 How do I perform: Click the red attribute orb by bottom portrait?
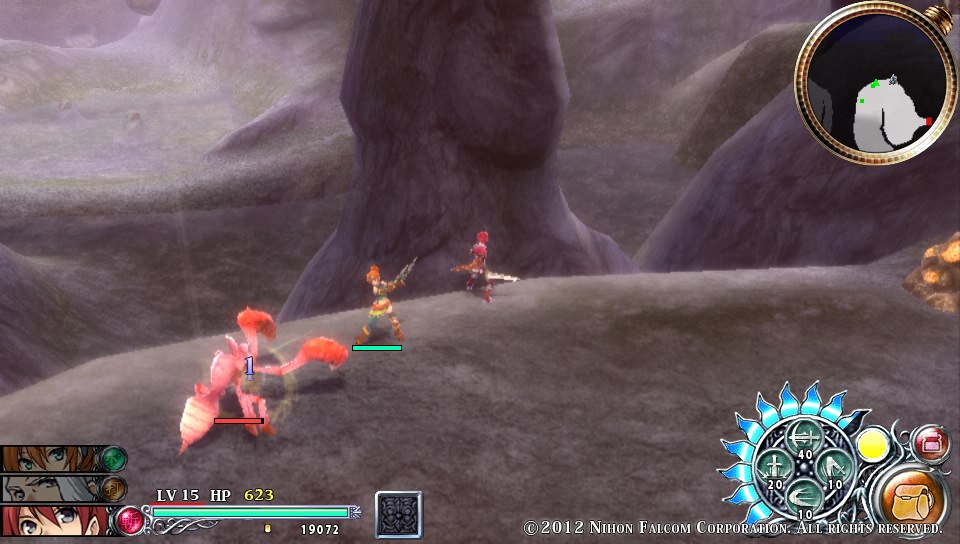tap(130, 519)
